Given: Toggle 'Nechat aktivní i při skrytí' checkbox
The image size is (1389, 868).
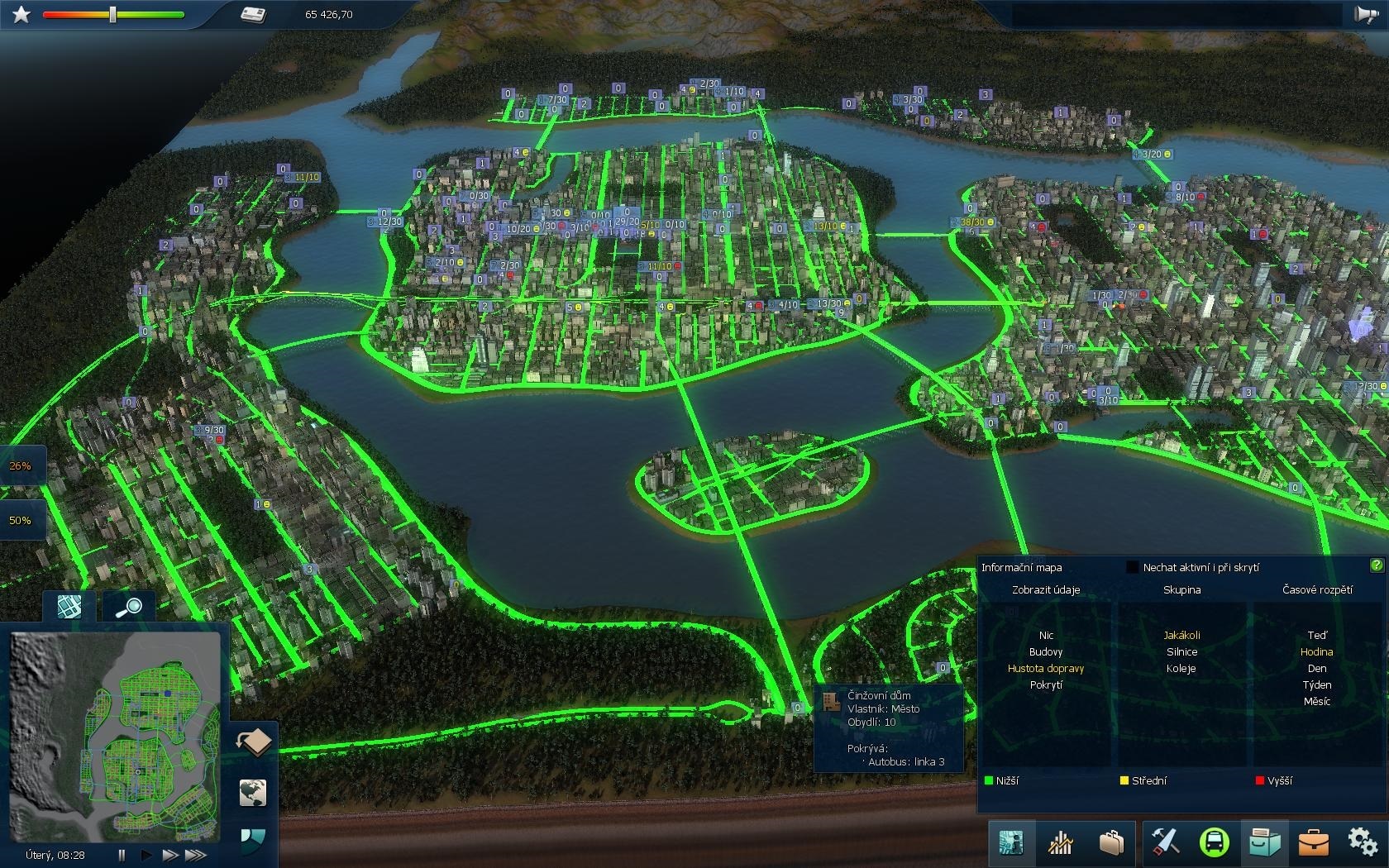Looking at the screenshot, I should [1133, 567].
